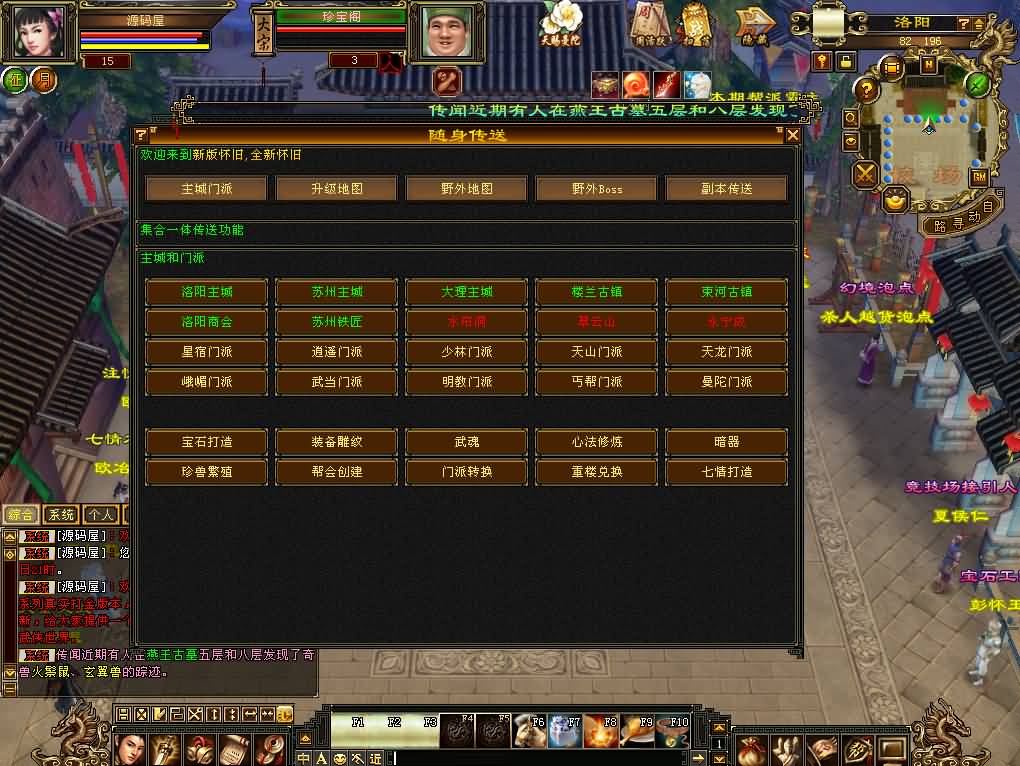
Task: Open the 主城门派 category
Action: [x=206, y=188]
